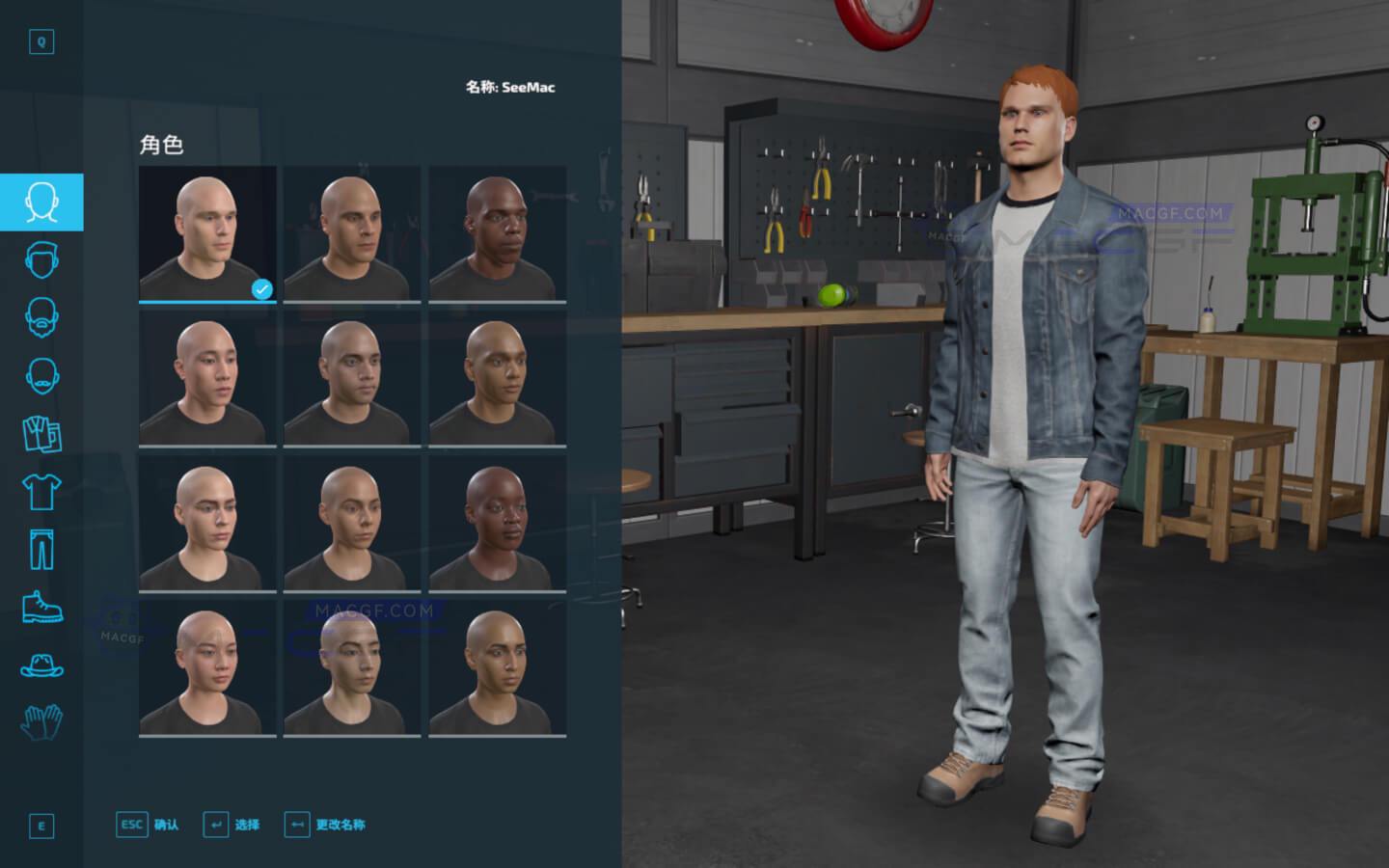Open the boots footwear category
This screenshot has width=1389, height=868.
pyautogui.click(x=41, y=608)
